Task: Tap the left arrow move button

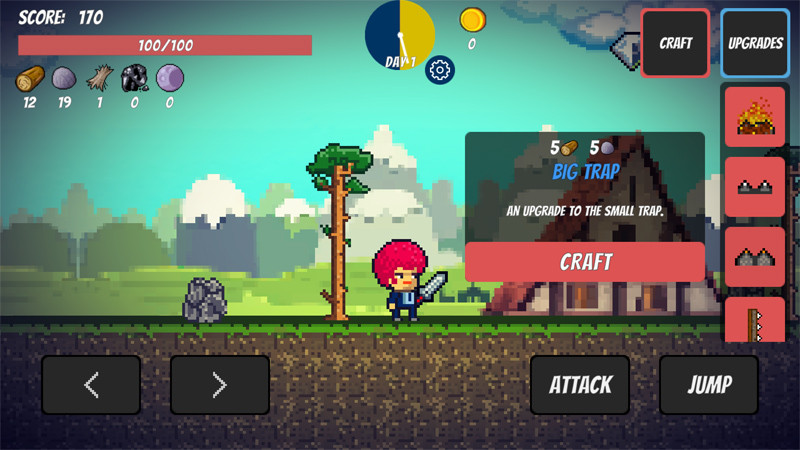Action: pos(91,385)
